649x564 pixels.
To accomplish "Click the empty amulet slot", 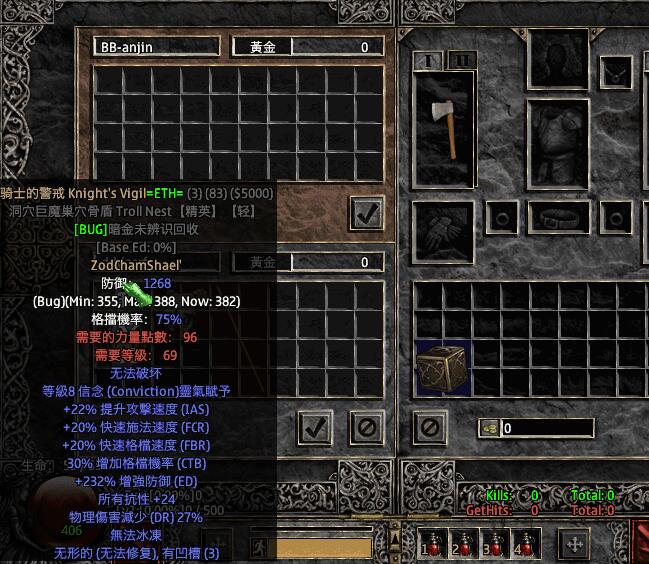I will point(614,70).
